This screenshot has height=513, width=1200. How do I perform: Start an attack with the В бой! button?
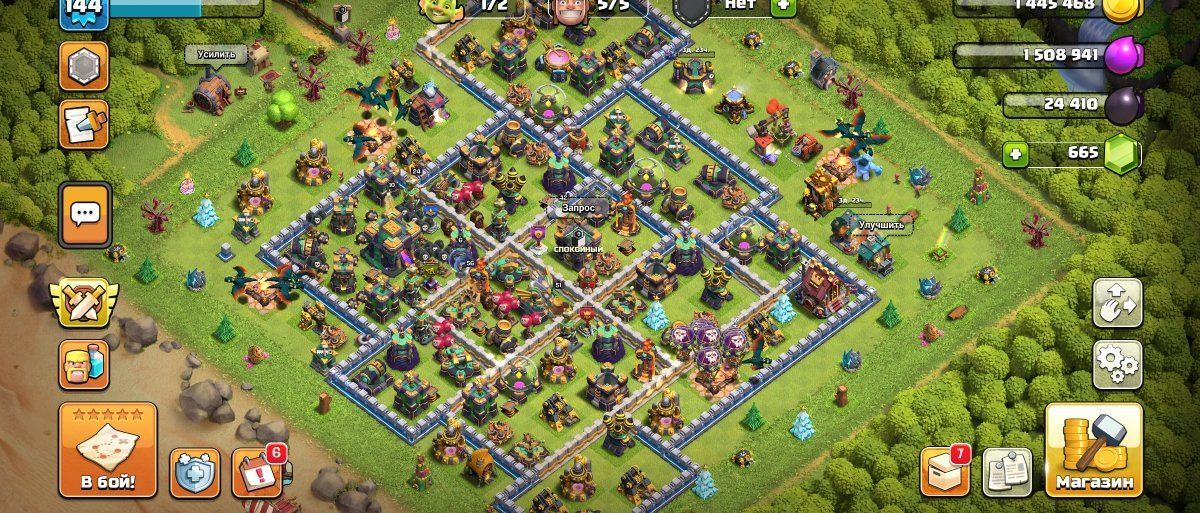[x=108, y=450]
